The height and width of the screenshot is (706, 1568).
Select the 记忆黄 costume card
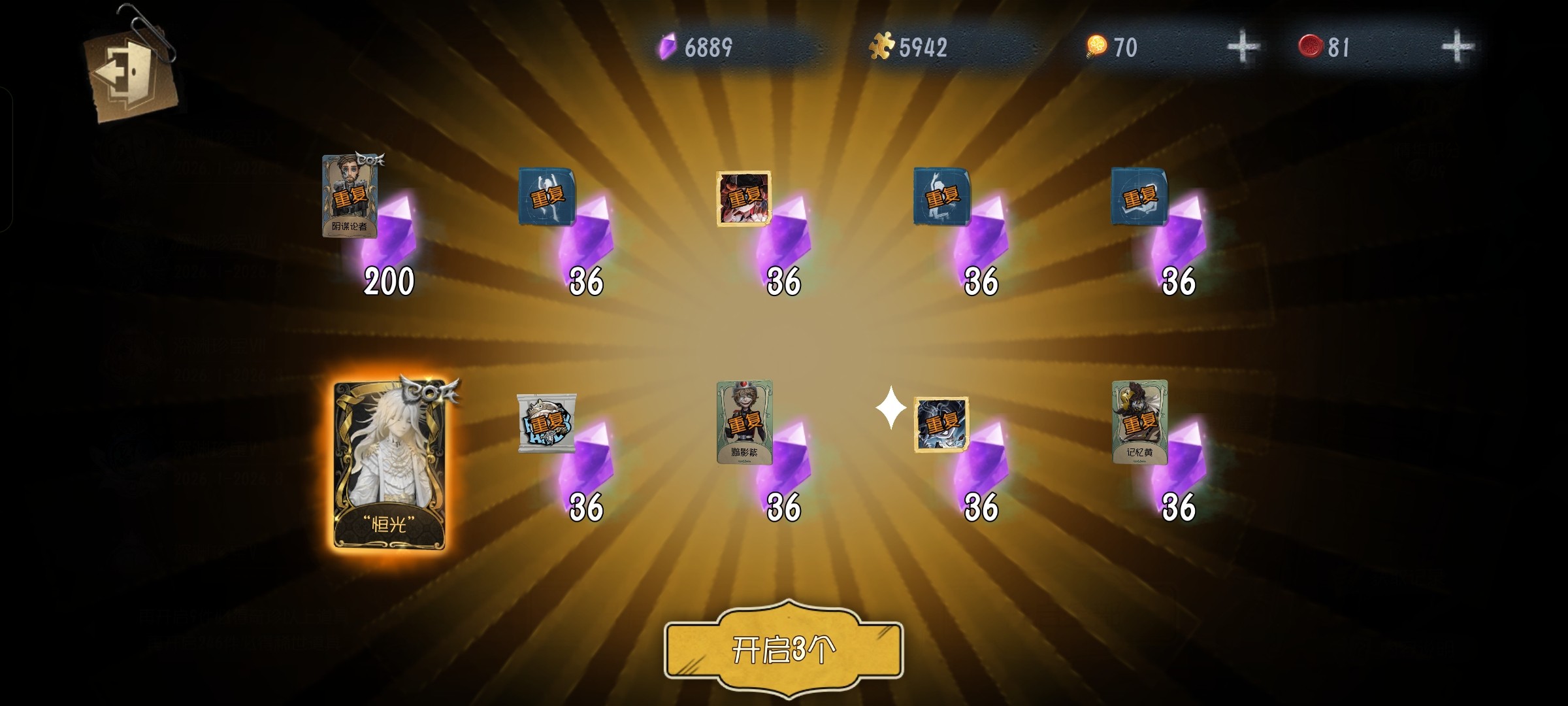click(x=1139, y=422)
